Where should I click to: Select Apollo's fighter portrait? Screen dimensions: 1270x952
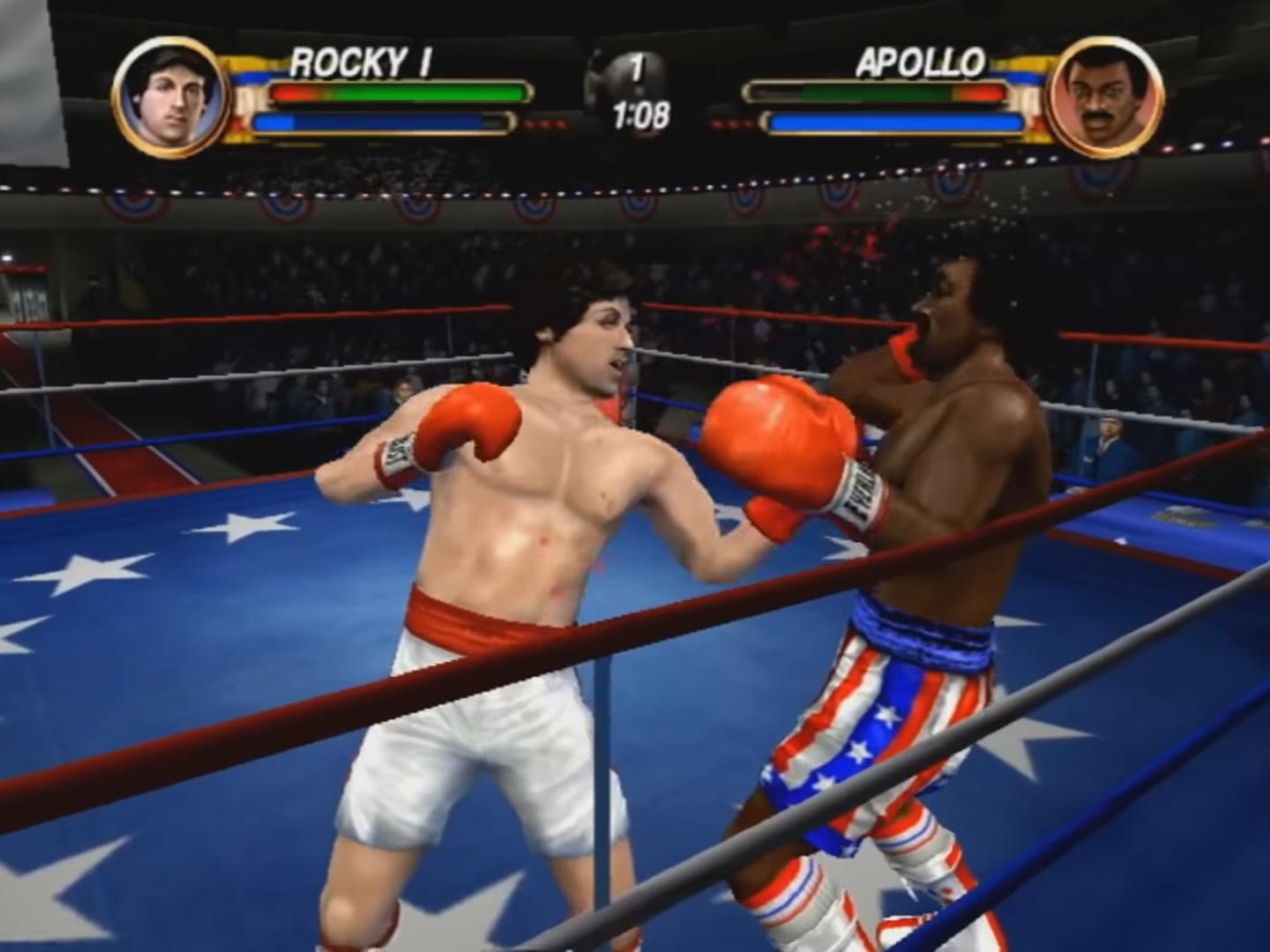[x=1105, y=98]
